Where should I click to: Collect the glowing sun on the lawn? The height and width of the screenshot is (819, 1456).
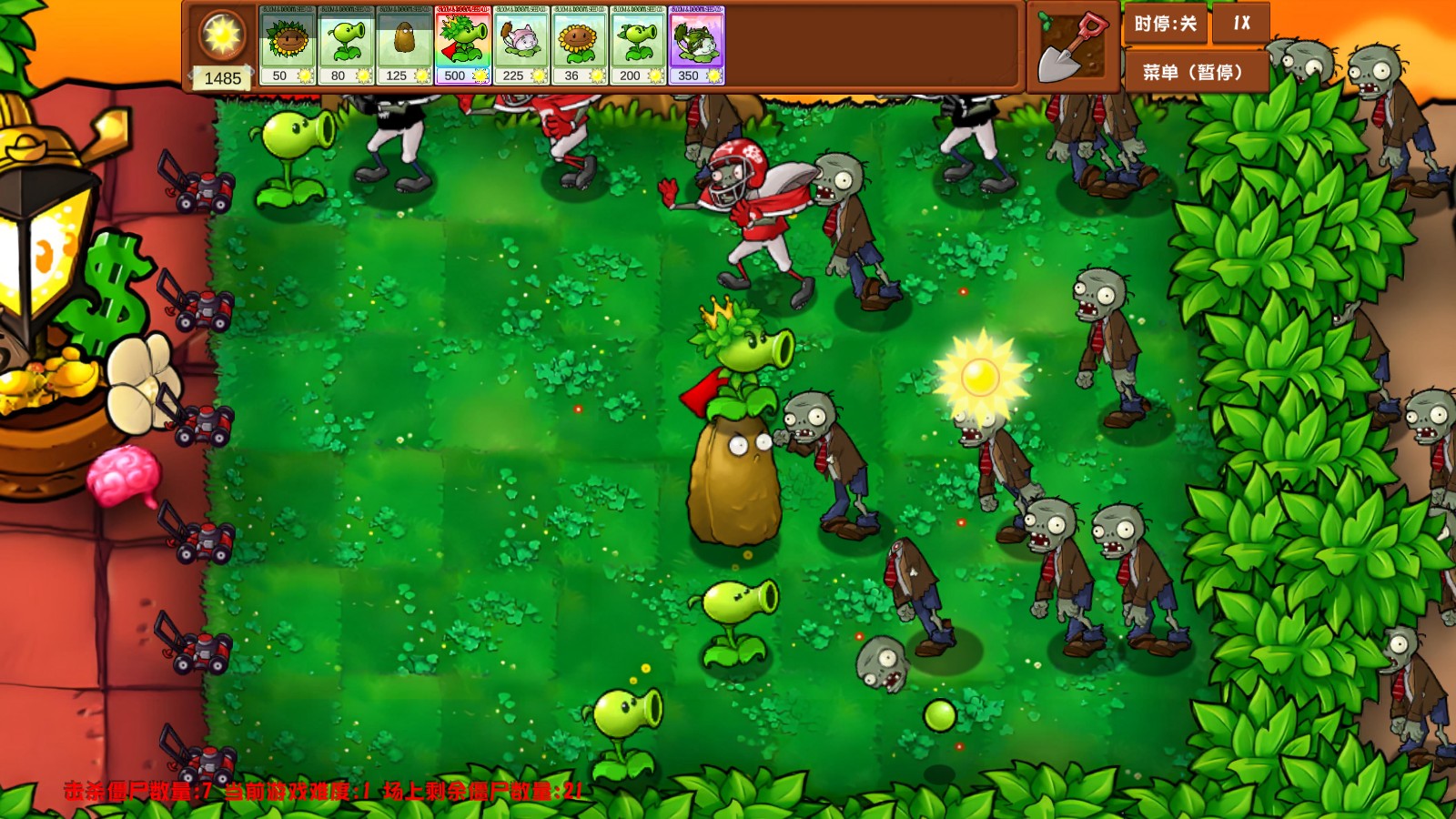tap(980, 378)
